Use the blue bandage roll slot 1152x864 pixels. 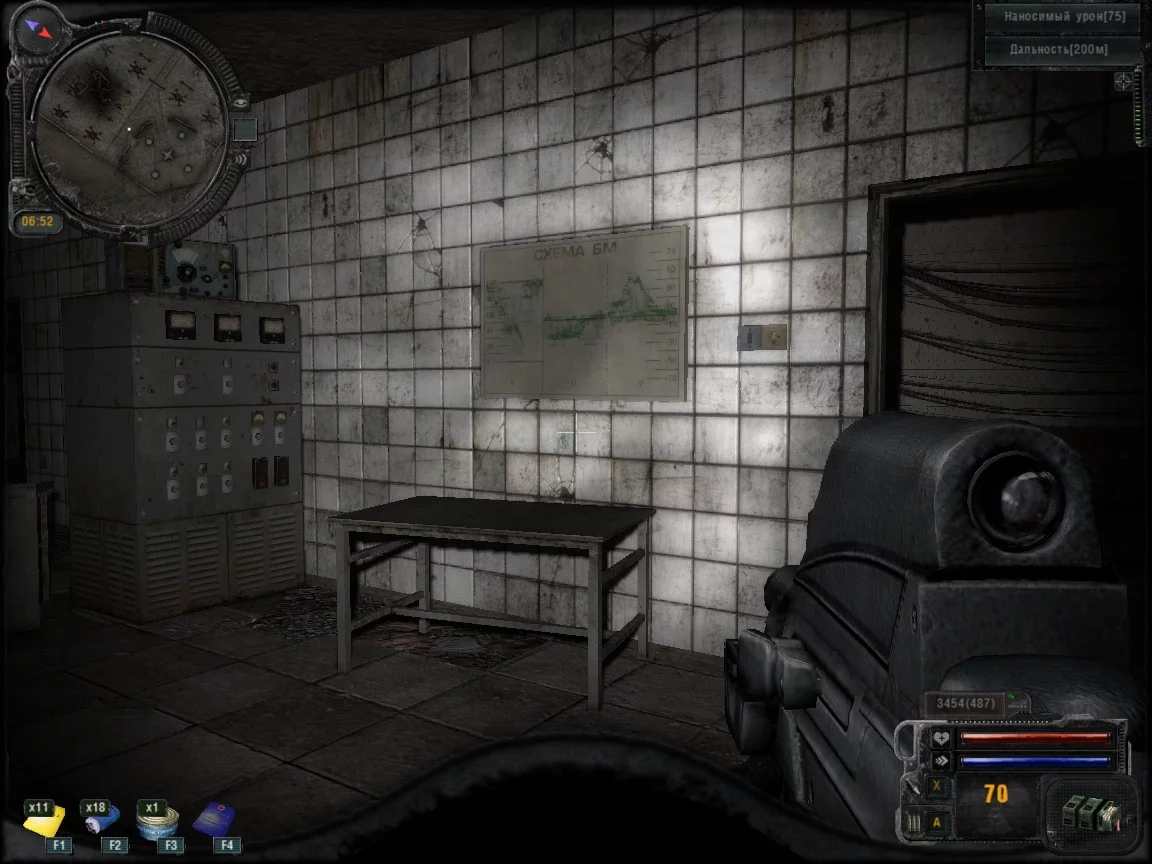pos(101,822)
